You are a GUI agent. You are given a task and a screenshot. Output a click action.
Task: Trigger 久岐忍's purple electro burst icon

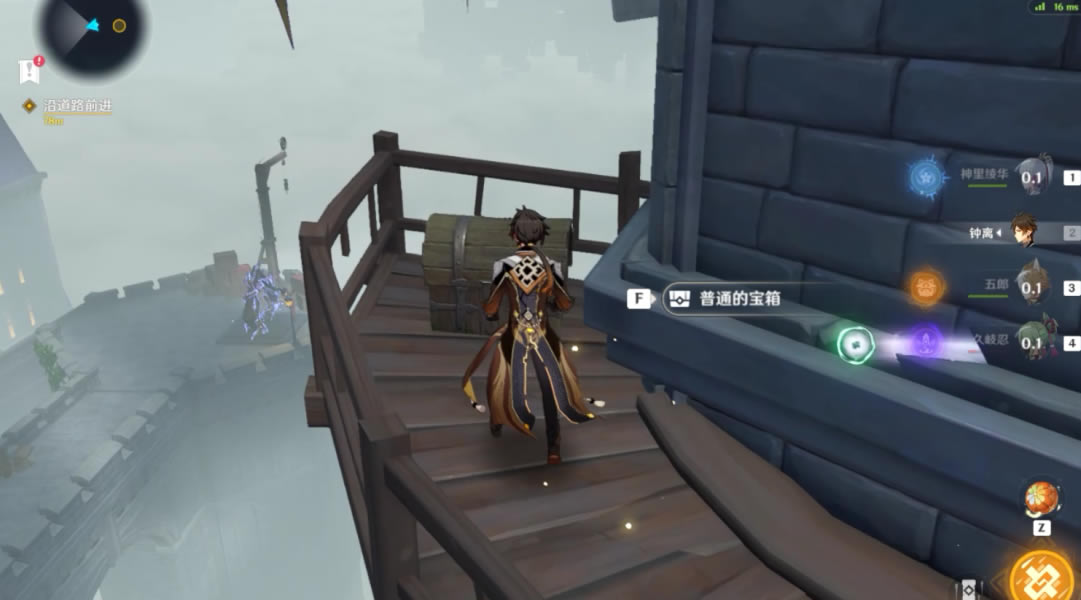click(925, 342)
